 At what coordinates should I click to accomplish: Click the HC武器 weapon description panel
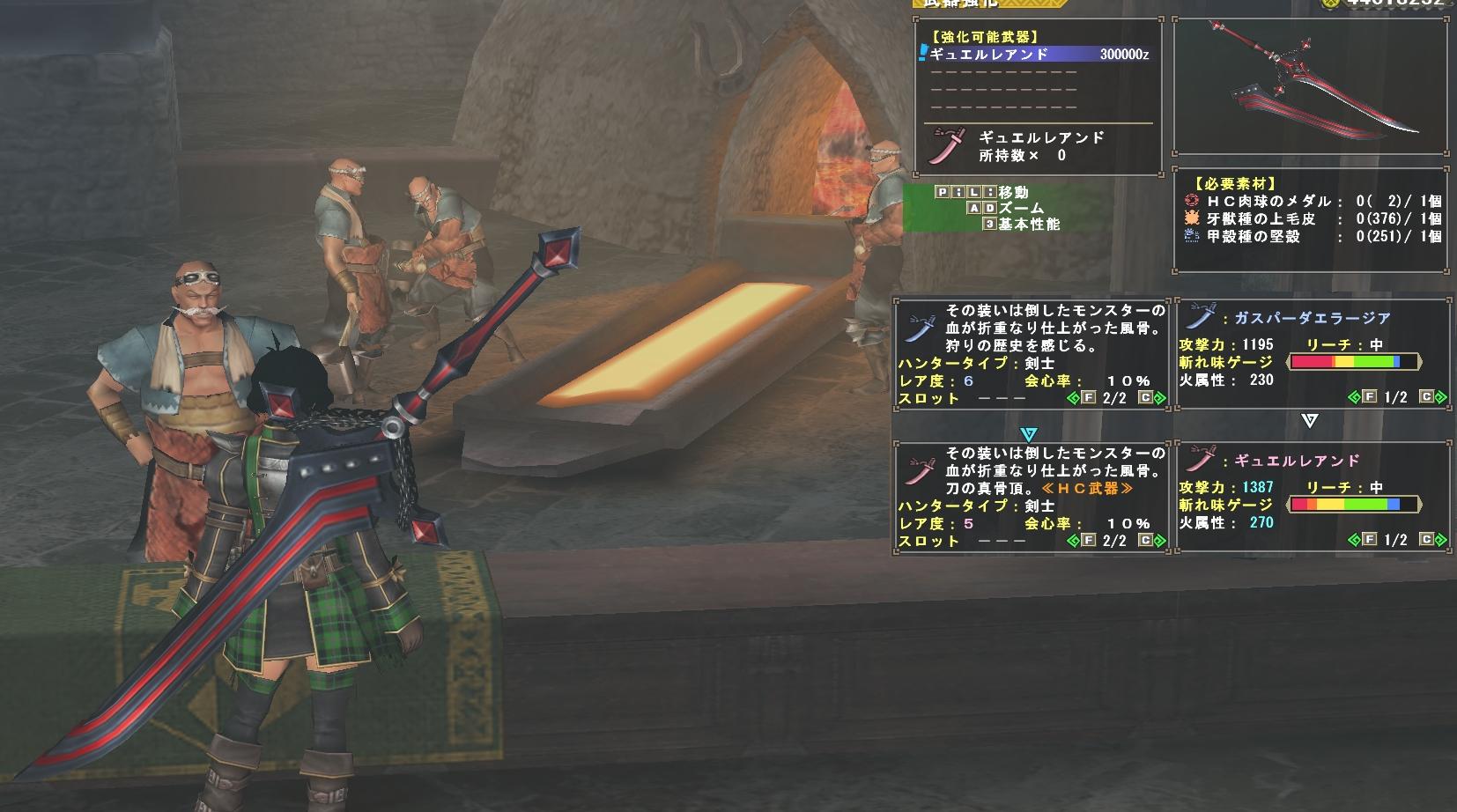[x=1032, y=495]
